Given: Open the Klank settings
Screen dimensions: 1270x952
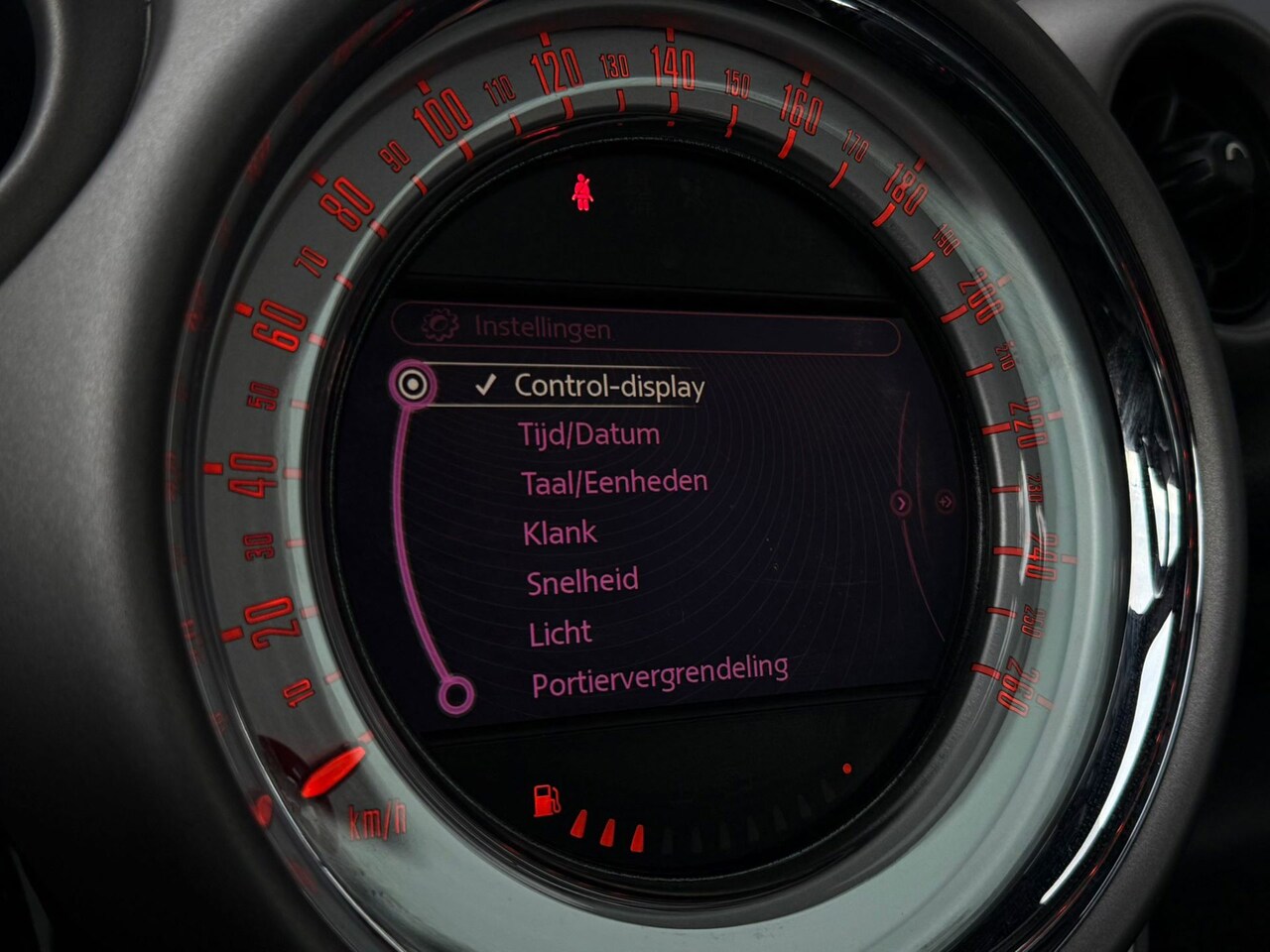Looking at the screenshot, I should (x=561, y=533).
